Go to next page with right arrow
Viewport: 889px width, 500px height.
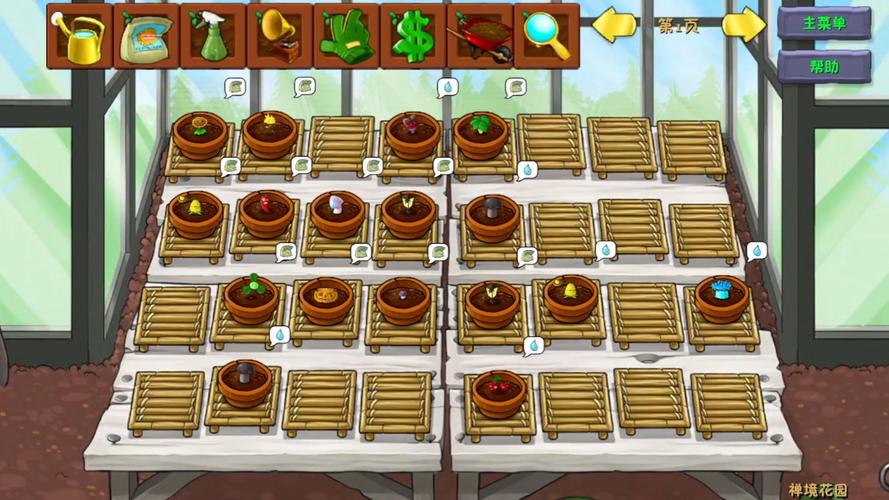click(x=743, y=25)
